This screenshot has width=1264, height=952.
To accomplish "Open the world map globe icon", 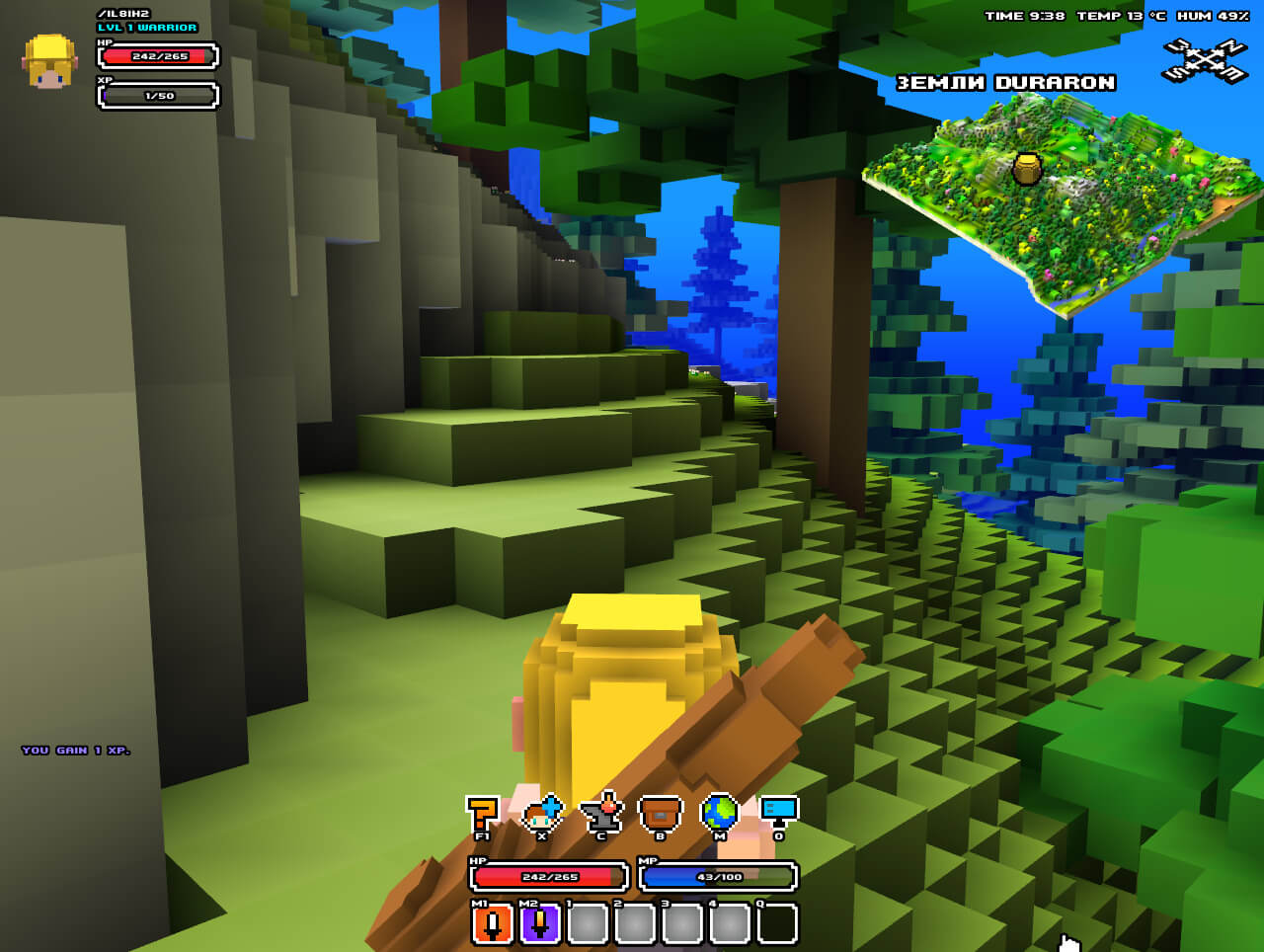I will (x=719, y=813).
